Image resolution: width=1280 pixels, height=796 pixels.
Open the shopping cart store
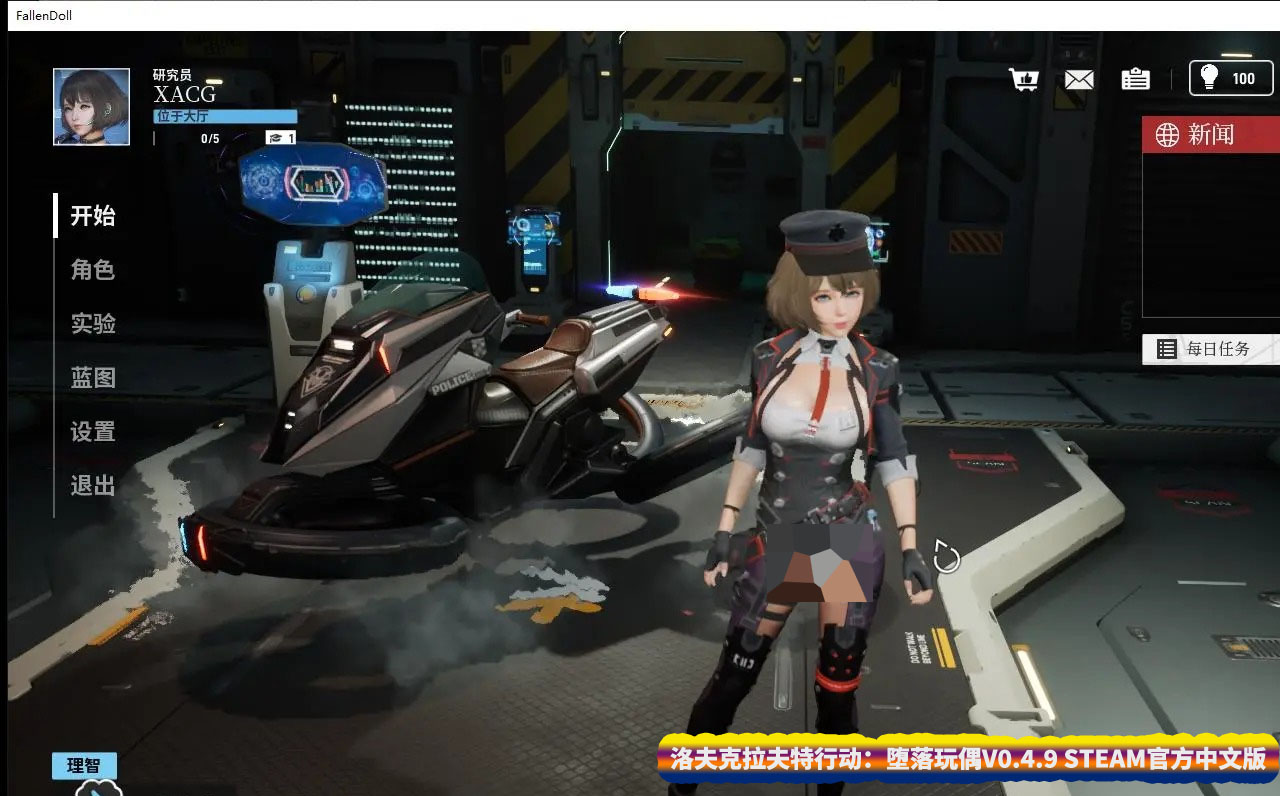[x=1023, y=79]
